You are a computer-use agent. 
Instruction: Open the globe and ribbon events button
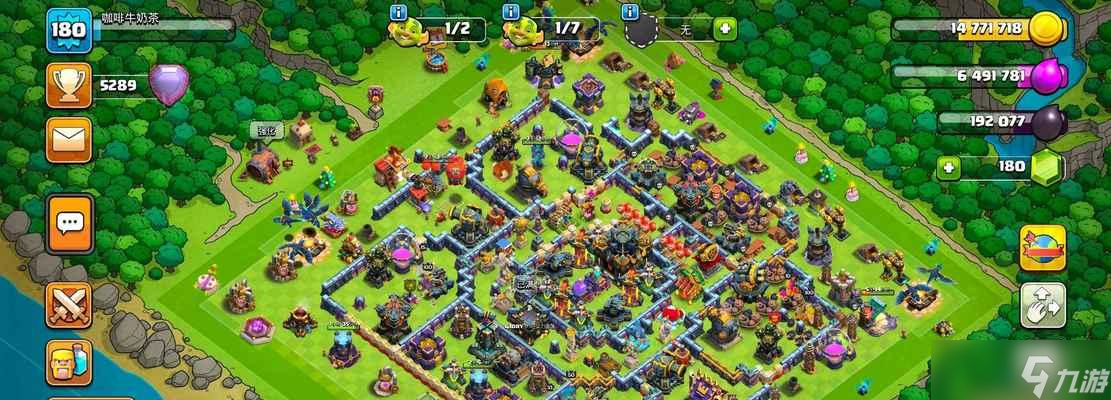coord(1042,248)
